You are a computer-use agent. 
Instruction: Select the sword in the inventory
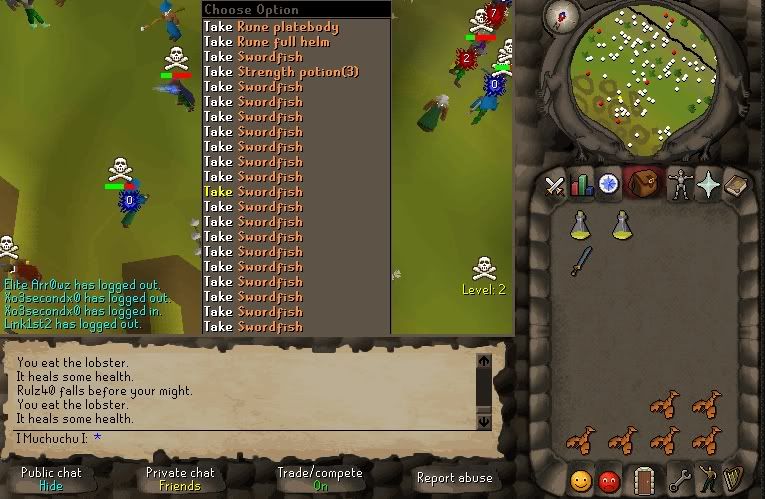581,260
